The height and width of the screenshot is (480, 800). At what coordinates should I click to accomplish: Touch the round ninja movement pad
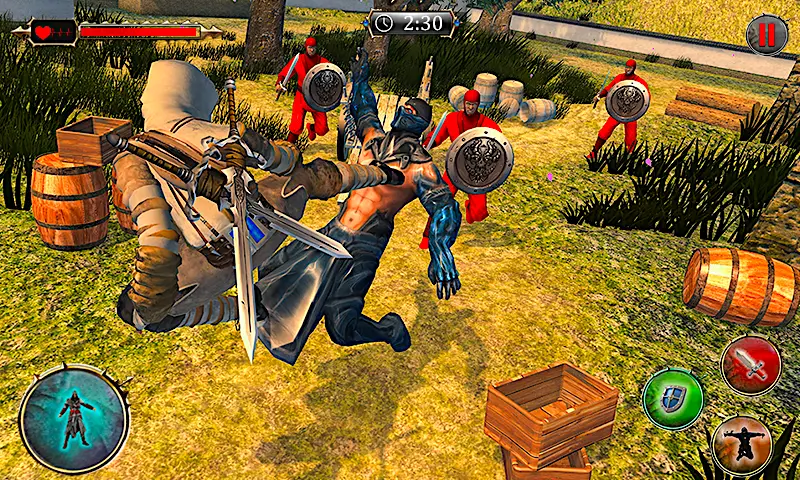pos(74,418)
